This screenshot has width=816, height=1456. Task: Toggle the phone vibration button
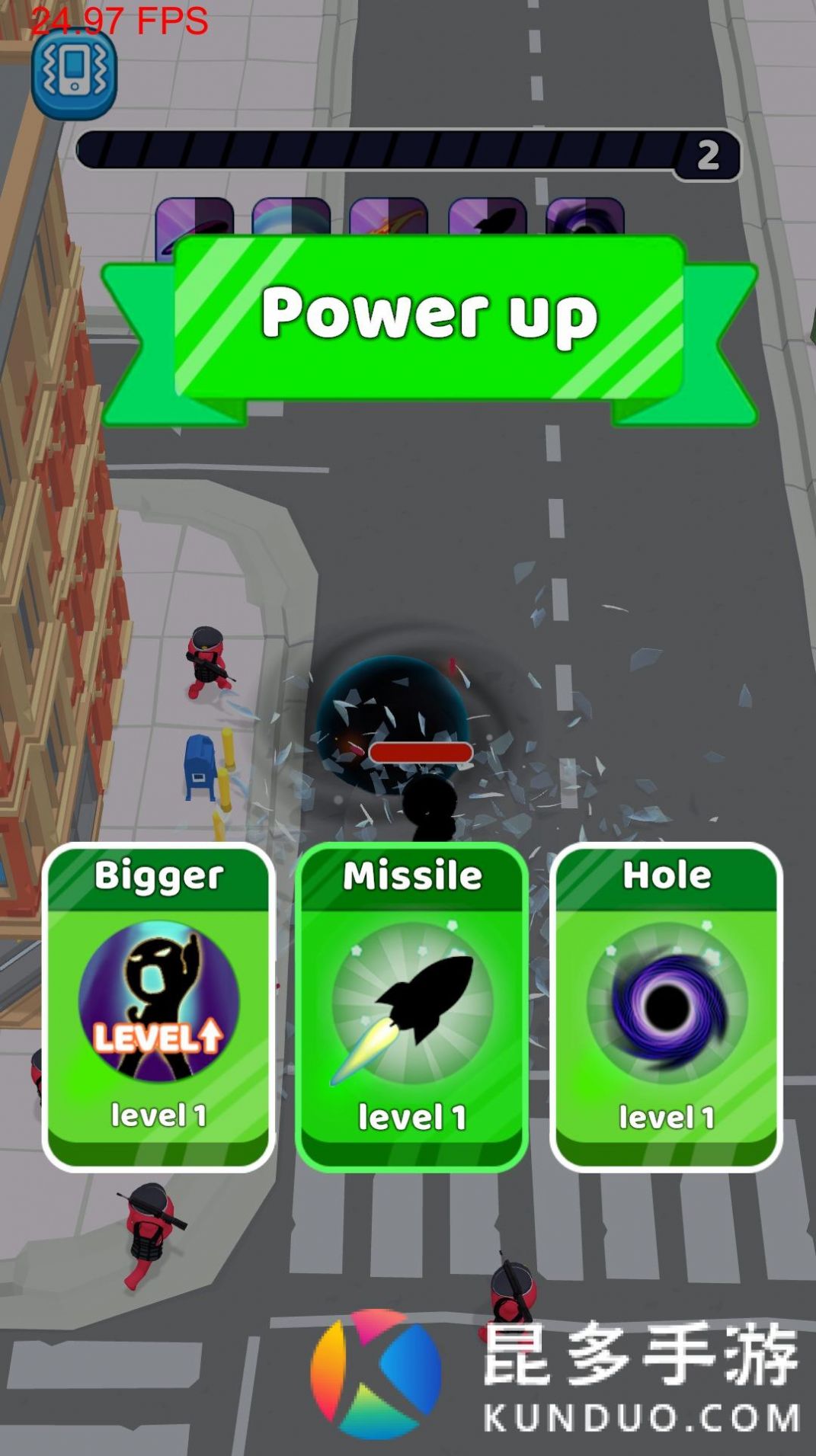(74, 73)
